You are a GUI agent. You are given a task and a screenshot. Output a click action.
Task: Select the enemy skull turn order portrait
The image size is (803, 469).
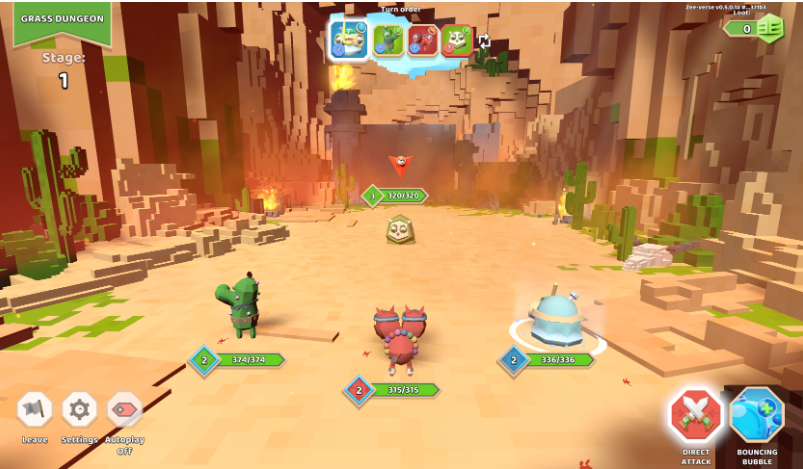click(457, 40)
